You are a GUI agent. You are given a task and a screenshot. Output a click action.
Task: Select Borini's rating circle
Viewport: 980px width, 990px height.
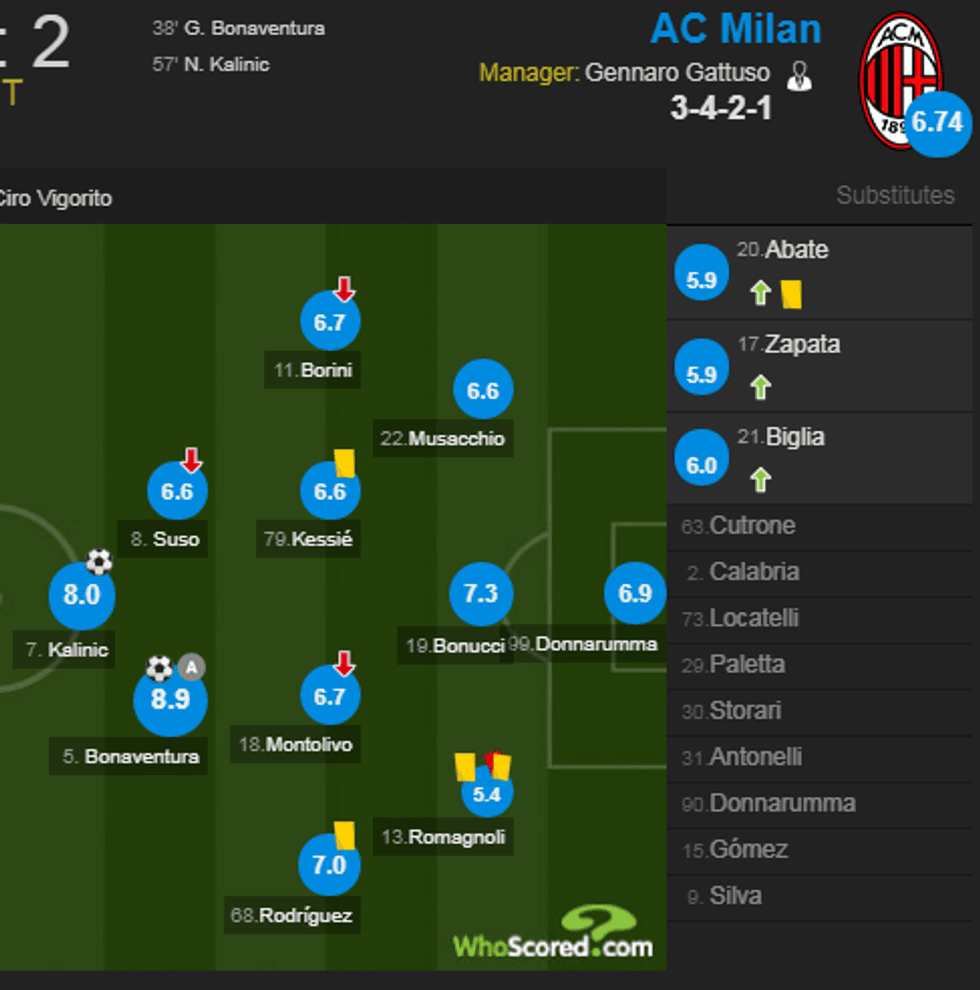click(329, 322)
